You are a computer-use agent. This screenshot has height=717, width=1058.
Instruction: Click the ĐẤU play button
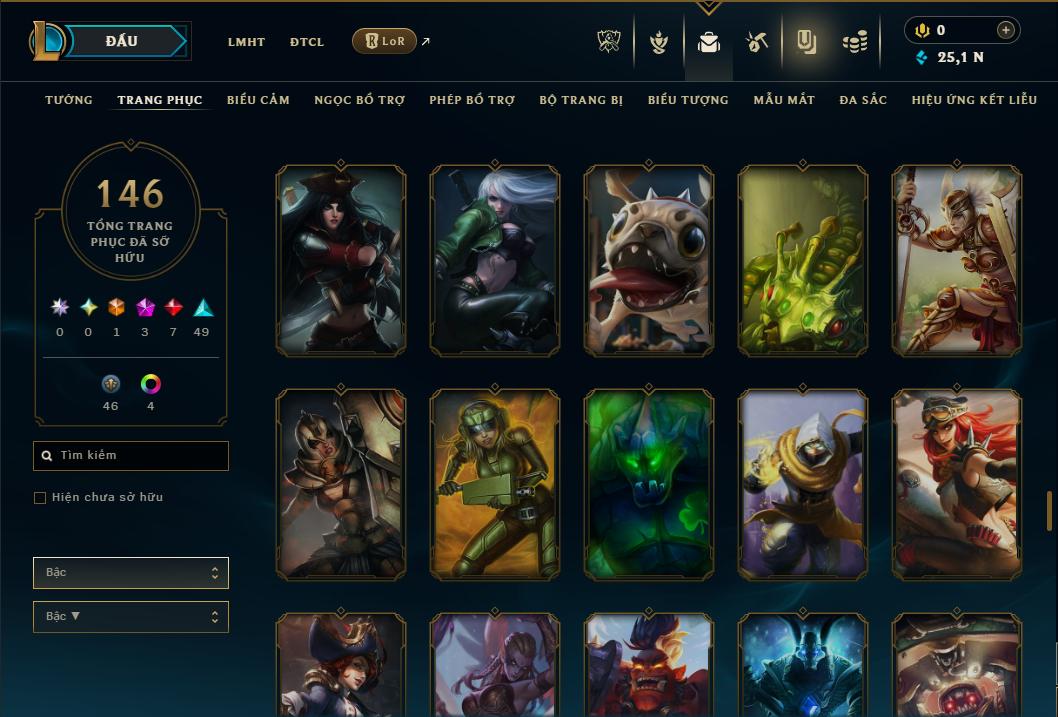(121, 41)
